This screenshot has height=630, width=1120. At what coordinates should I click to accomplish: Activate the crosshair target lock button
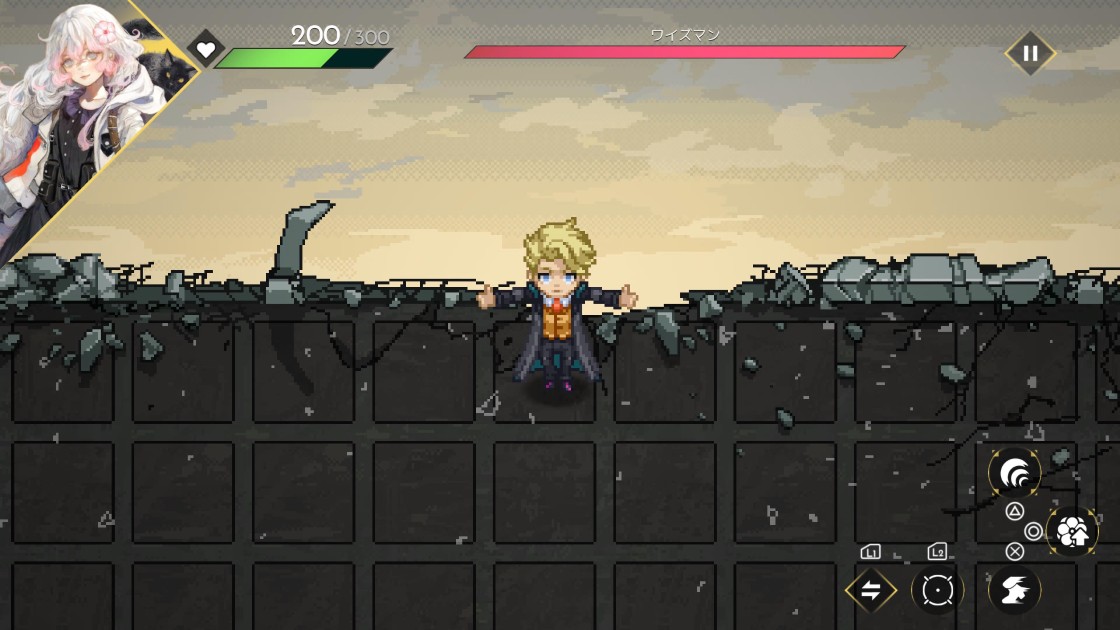click(x=937, y=590)
